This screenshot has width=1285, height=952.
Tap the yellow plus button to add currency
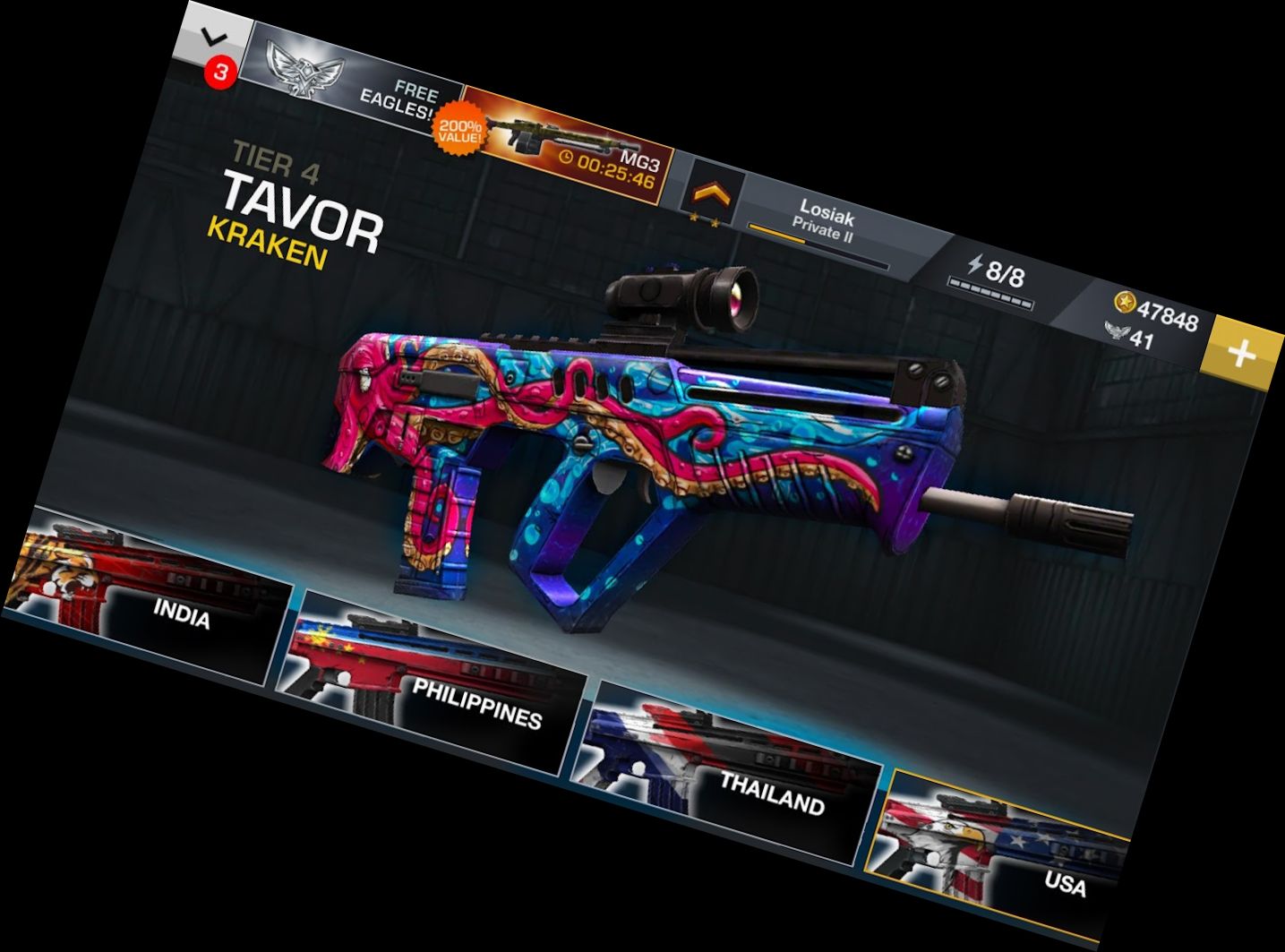pos(1240,354)
